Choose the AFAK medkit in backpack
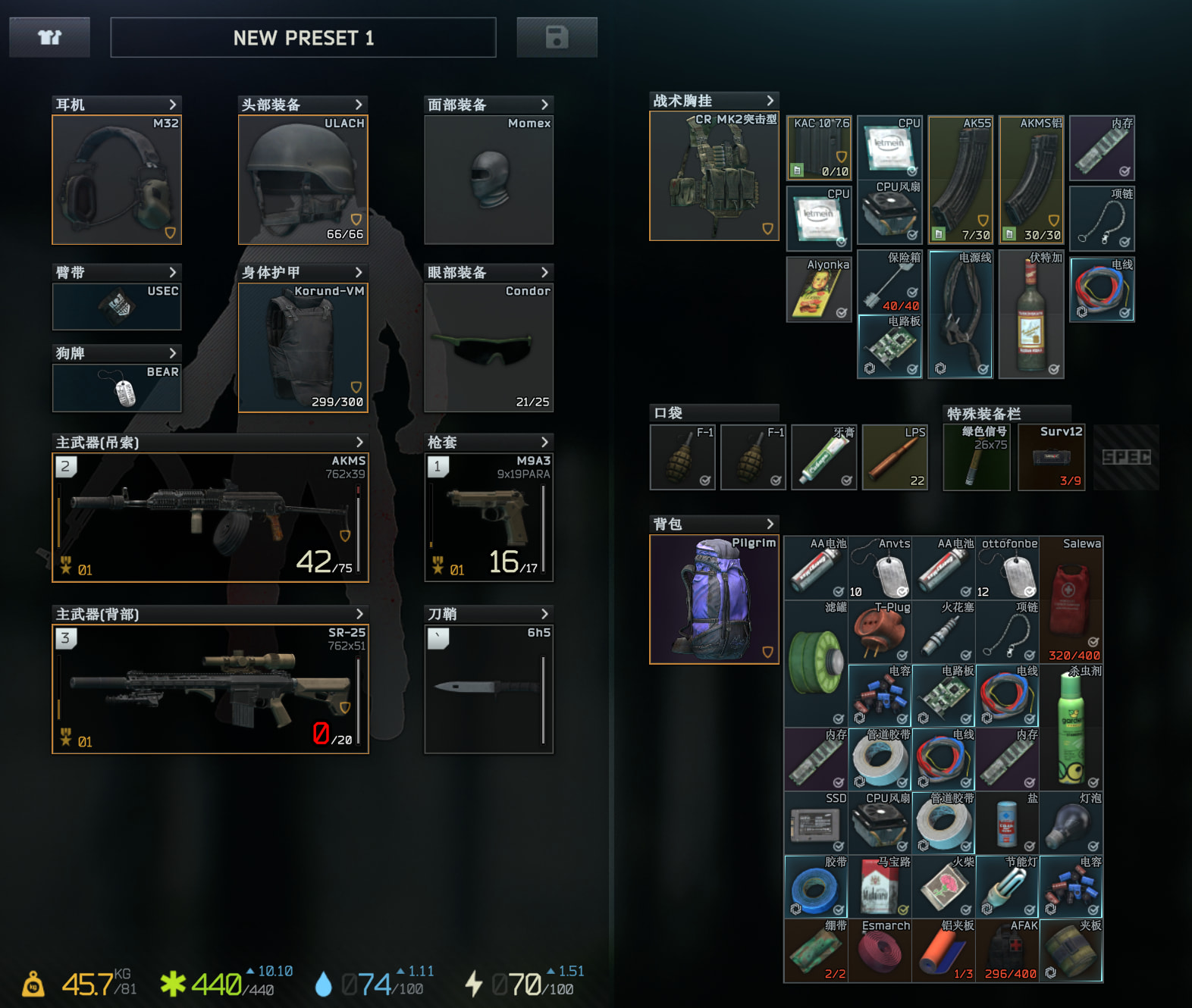Viewport: 1192px width, 1008px height. pos(1007,950)
